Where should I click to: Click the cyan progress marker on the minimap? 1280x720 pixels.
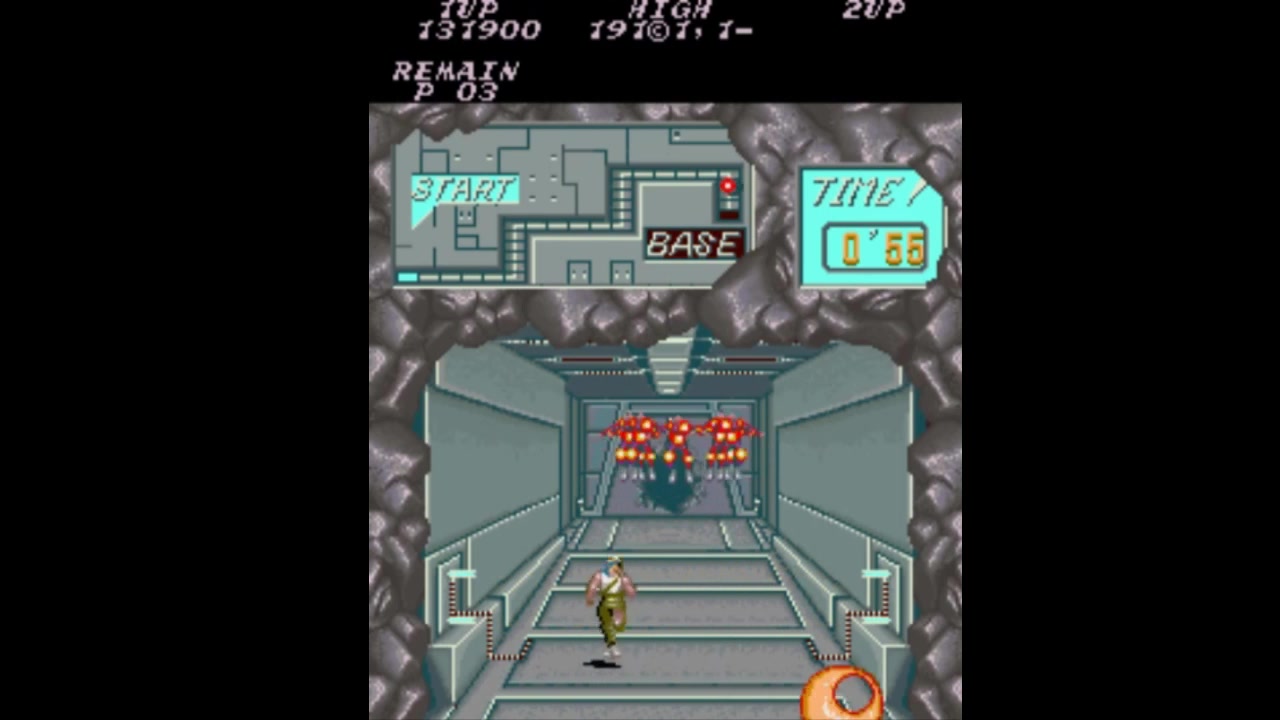409,277
